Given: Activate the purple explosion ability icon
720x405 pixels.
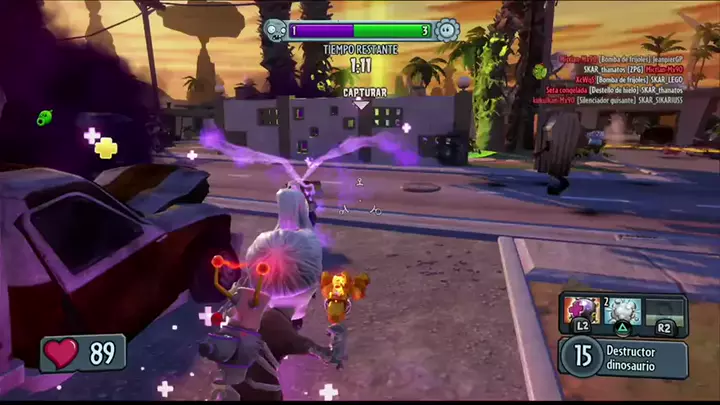Looking at the screenshot, I should (582, 309).
